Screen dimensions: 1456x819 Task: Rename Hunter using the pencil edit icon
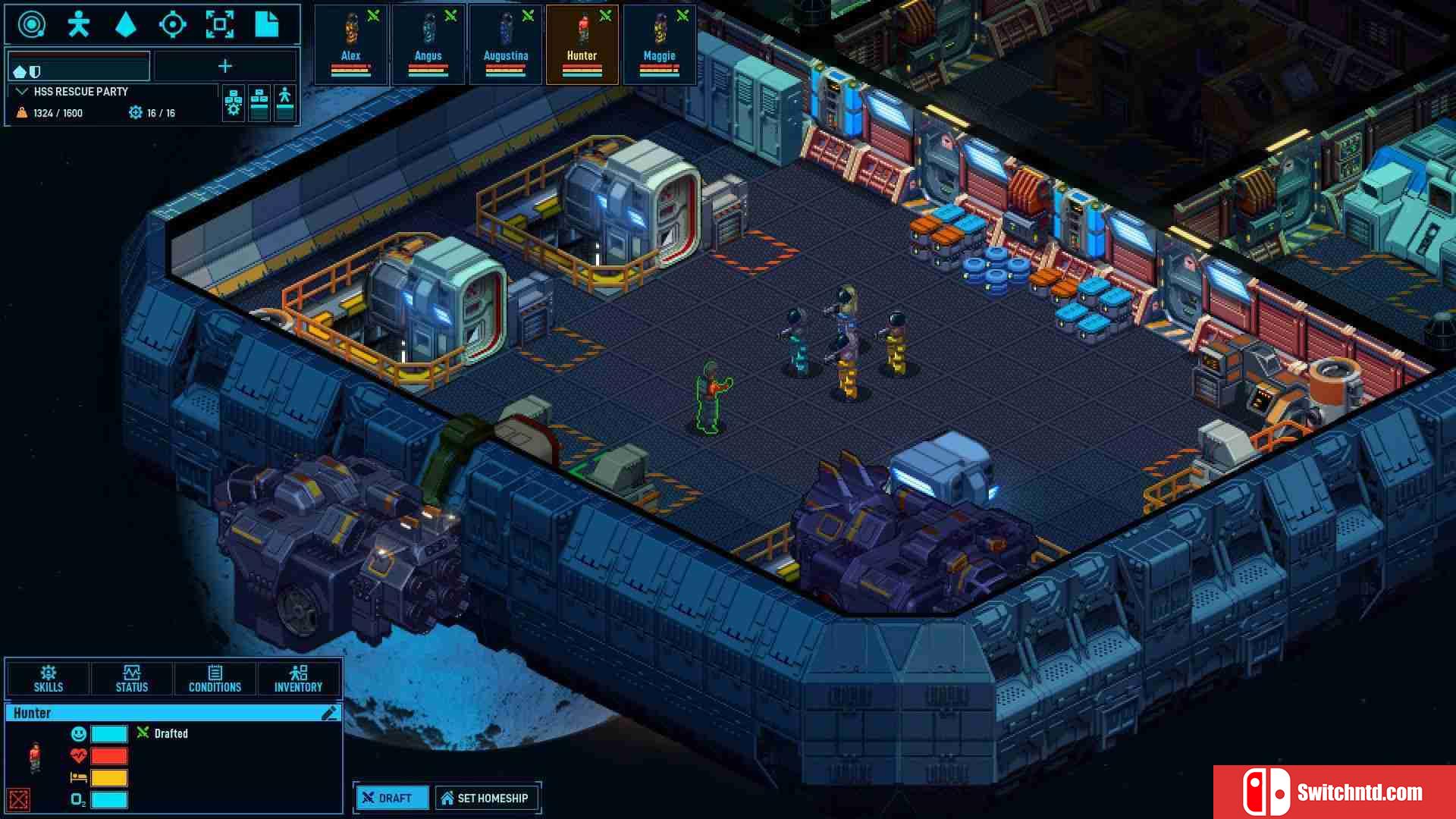click(x=329, y=713)
